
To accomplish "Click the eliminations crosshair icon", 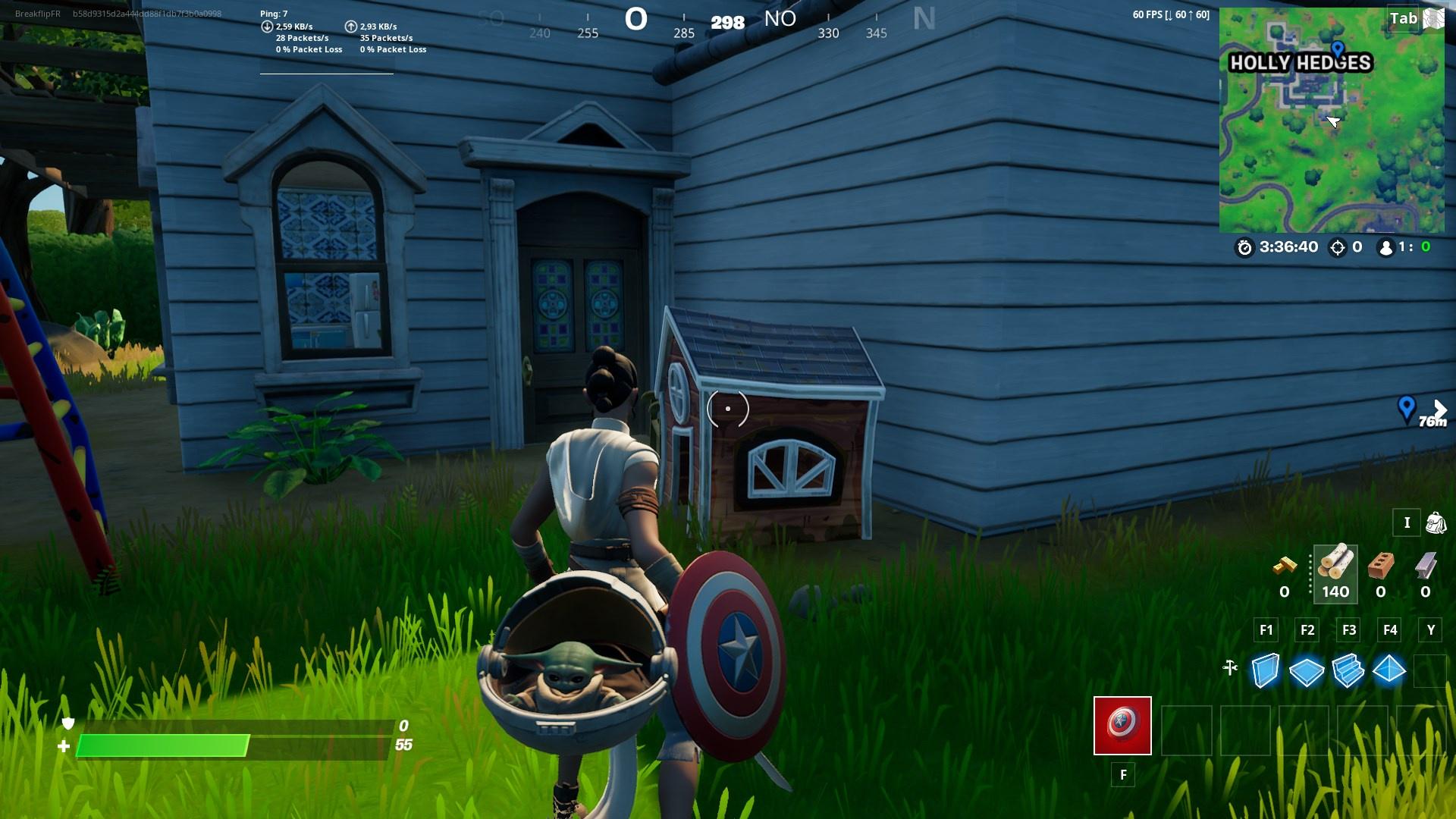I will coord(1338,246).
